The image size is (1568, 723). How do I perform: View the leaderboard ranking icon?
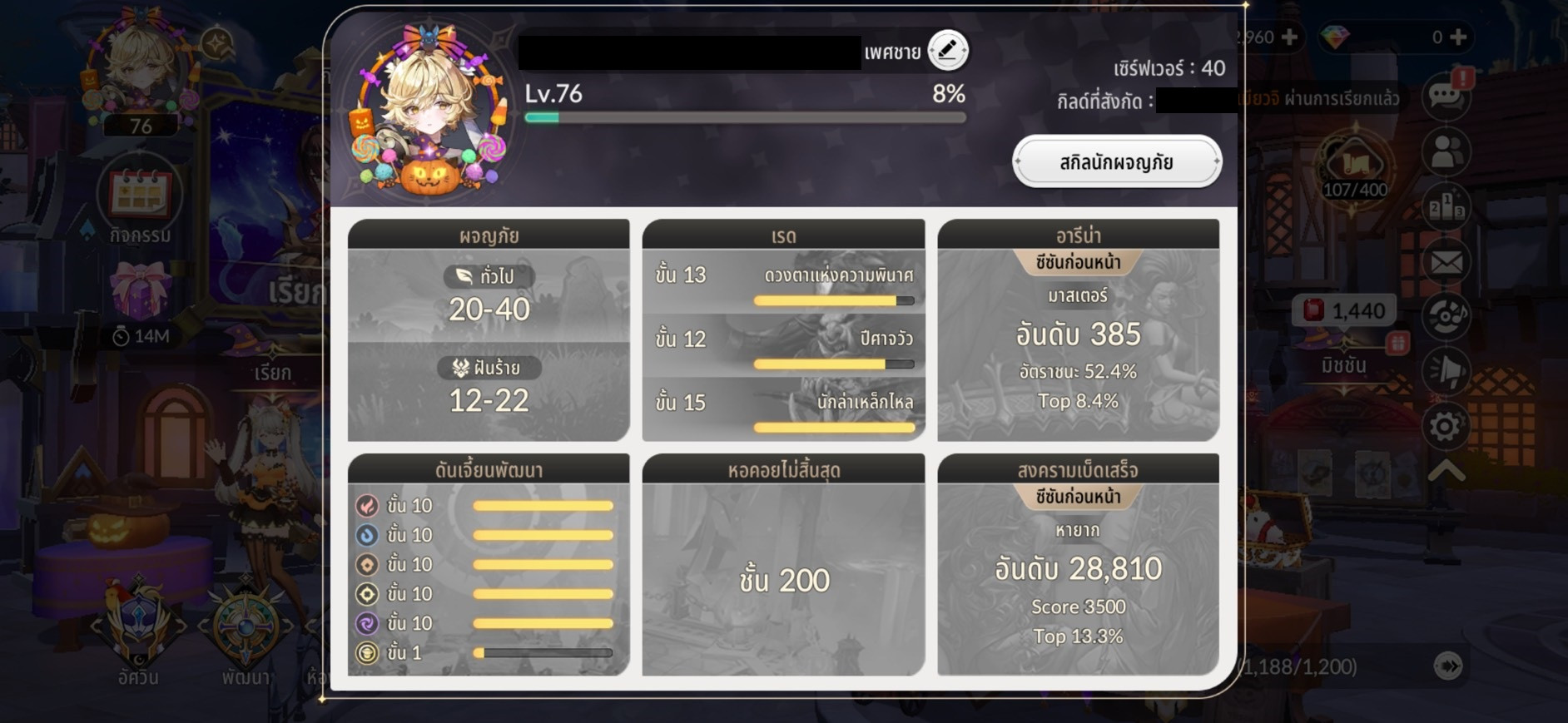[1446, 207]
